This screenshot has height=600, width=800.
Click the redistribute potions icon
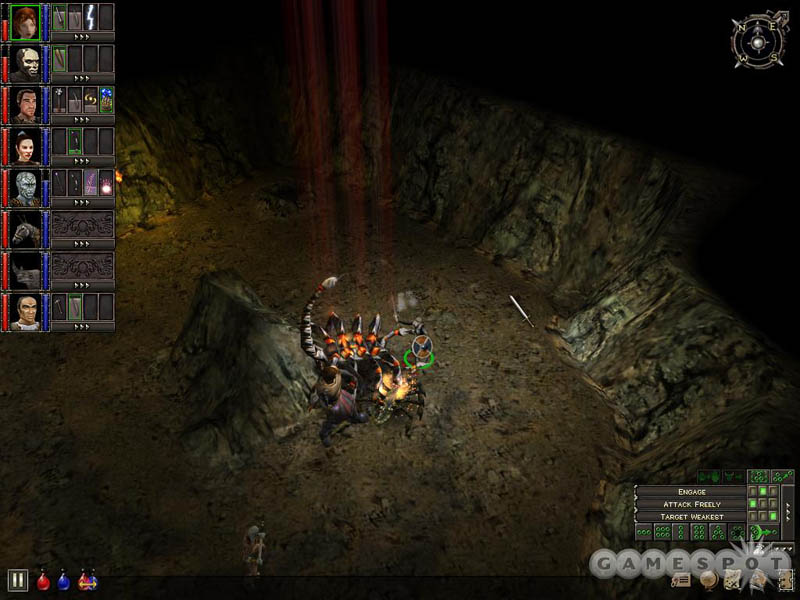[x=88, y=580]
